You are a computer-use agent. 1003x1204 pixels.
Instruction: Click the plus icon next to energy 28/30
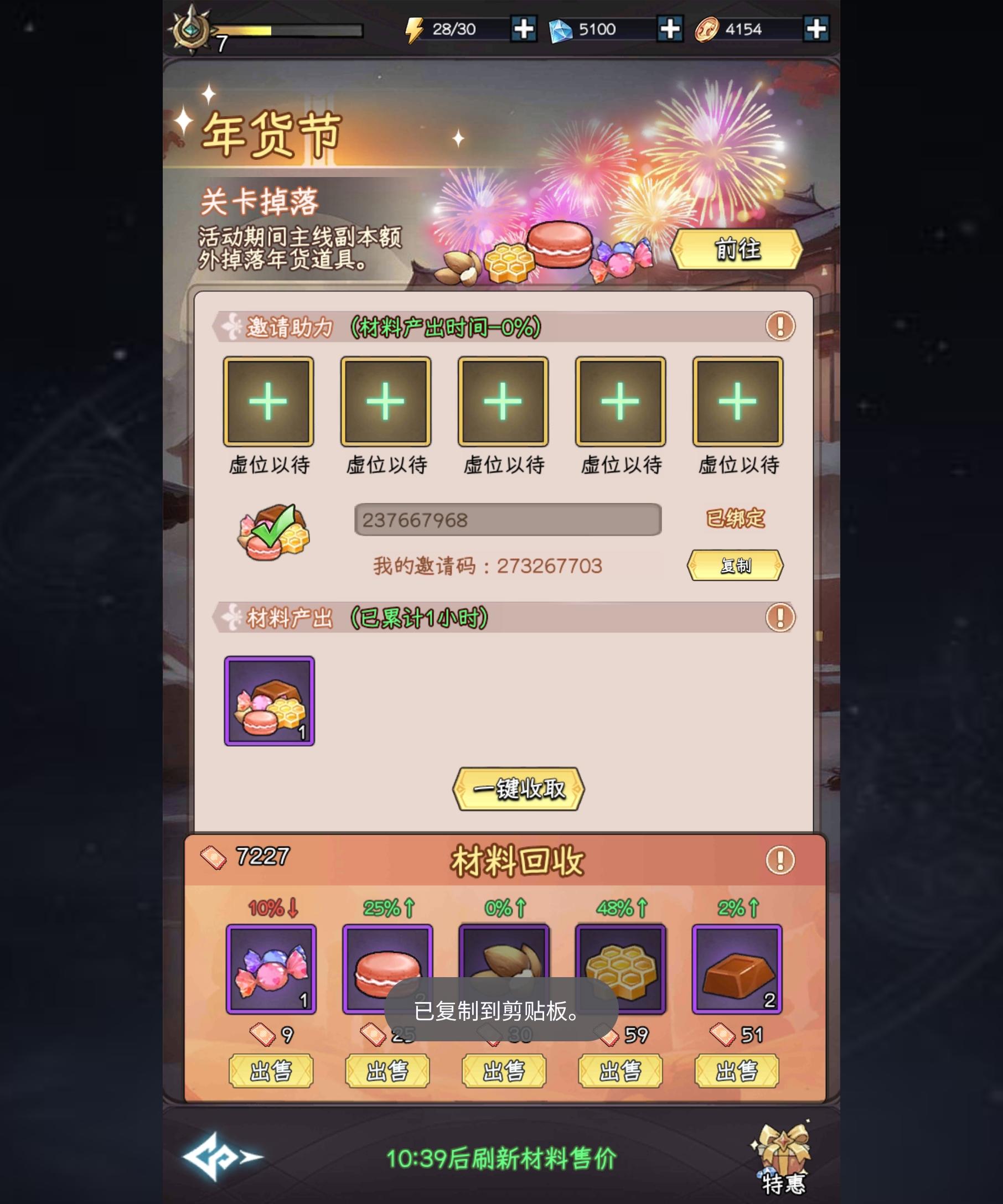pos(523,30)
